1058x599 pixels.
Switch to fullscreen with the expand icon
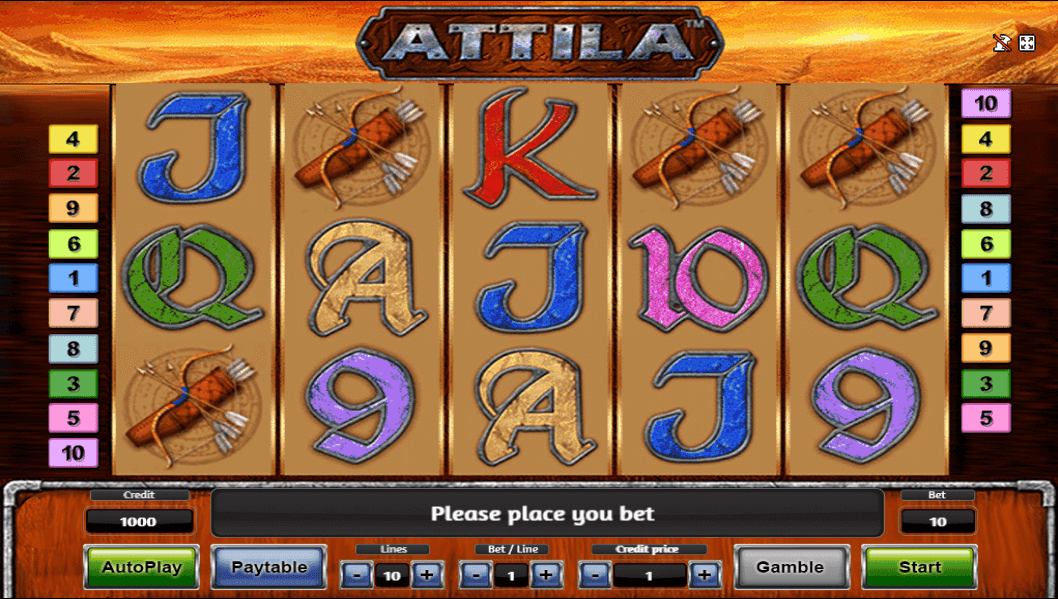[x=1027, y=43]
